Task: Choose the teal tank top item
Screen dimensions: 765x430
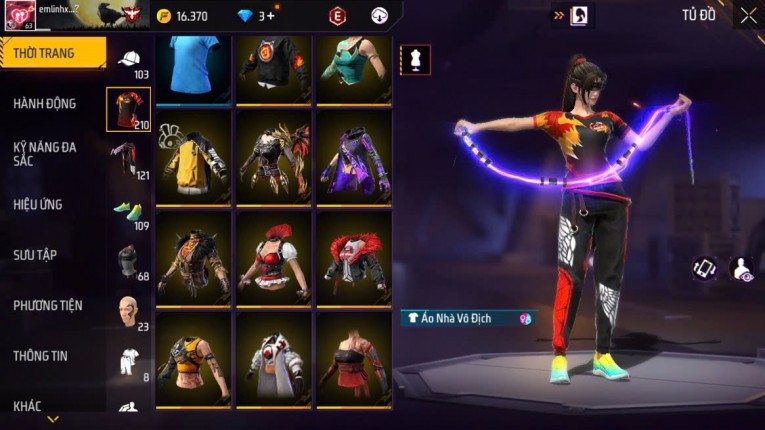Action: click(354, 68)
